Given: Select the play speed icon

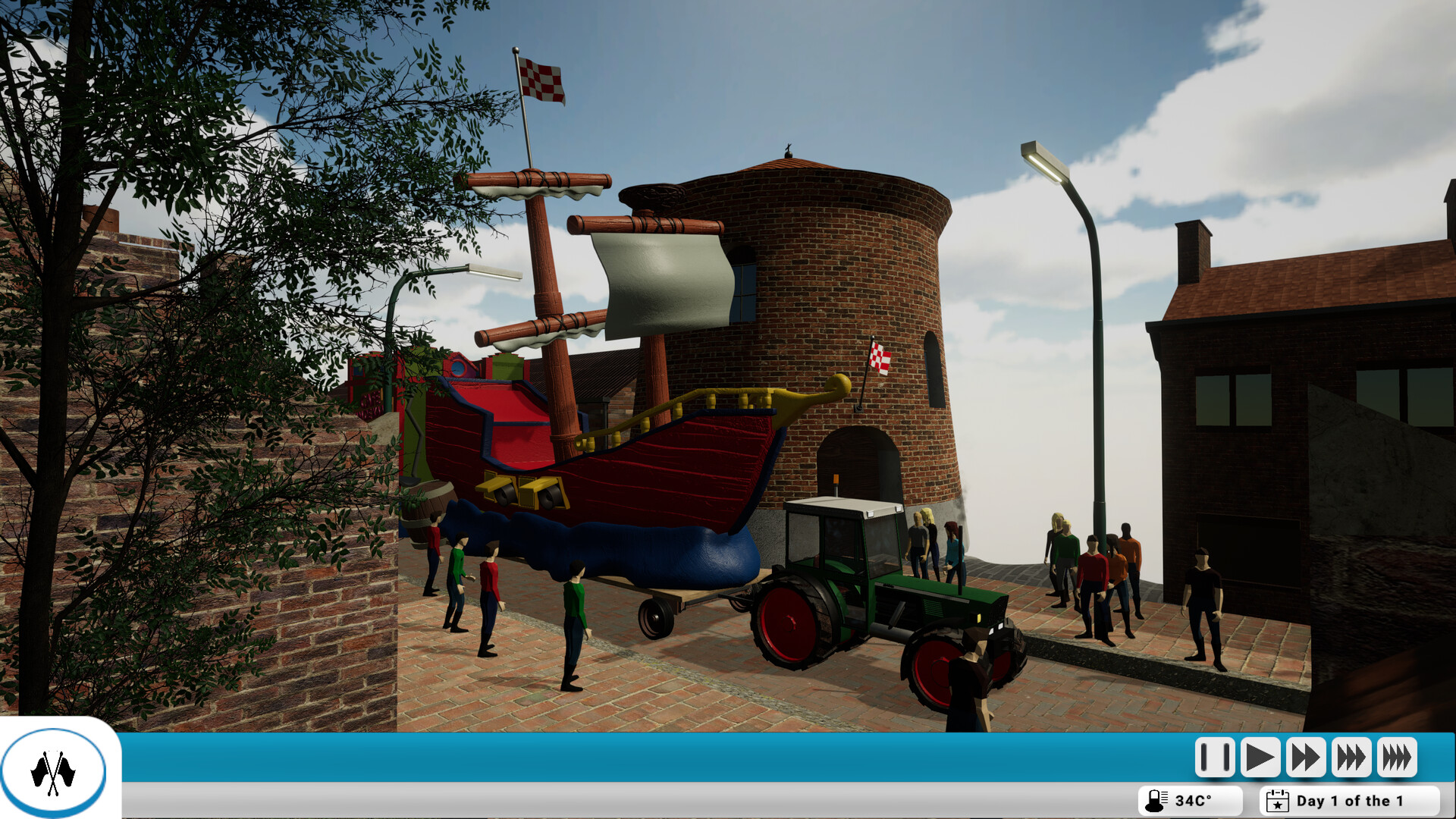Looking at the screenshot, I should [1260, 756].
